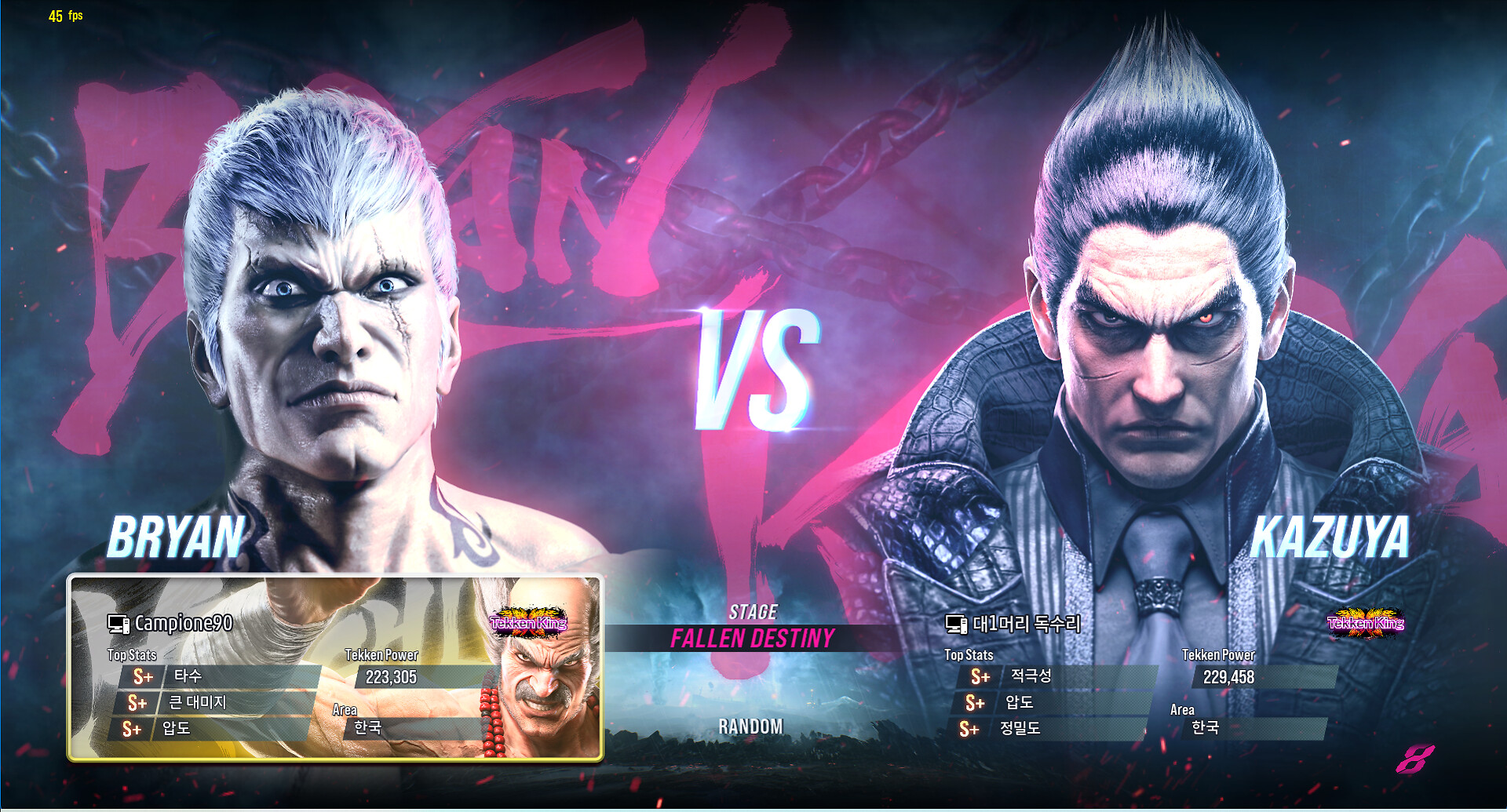Click the Tekken King rank badge beside Kazuya
The image size is (1507, 812).
pos(1365,623)
